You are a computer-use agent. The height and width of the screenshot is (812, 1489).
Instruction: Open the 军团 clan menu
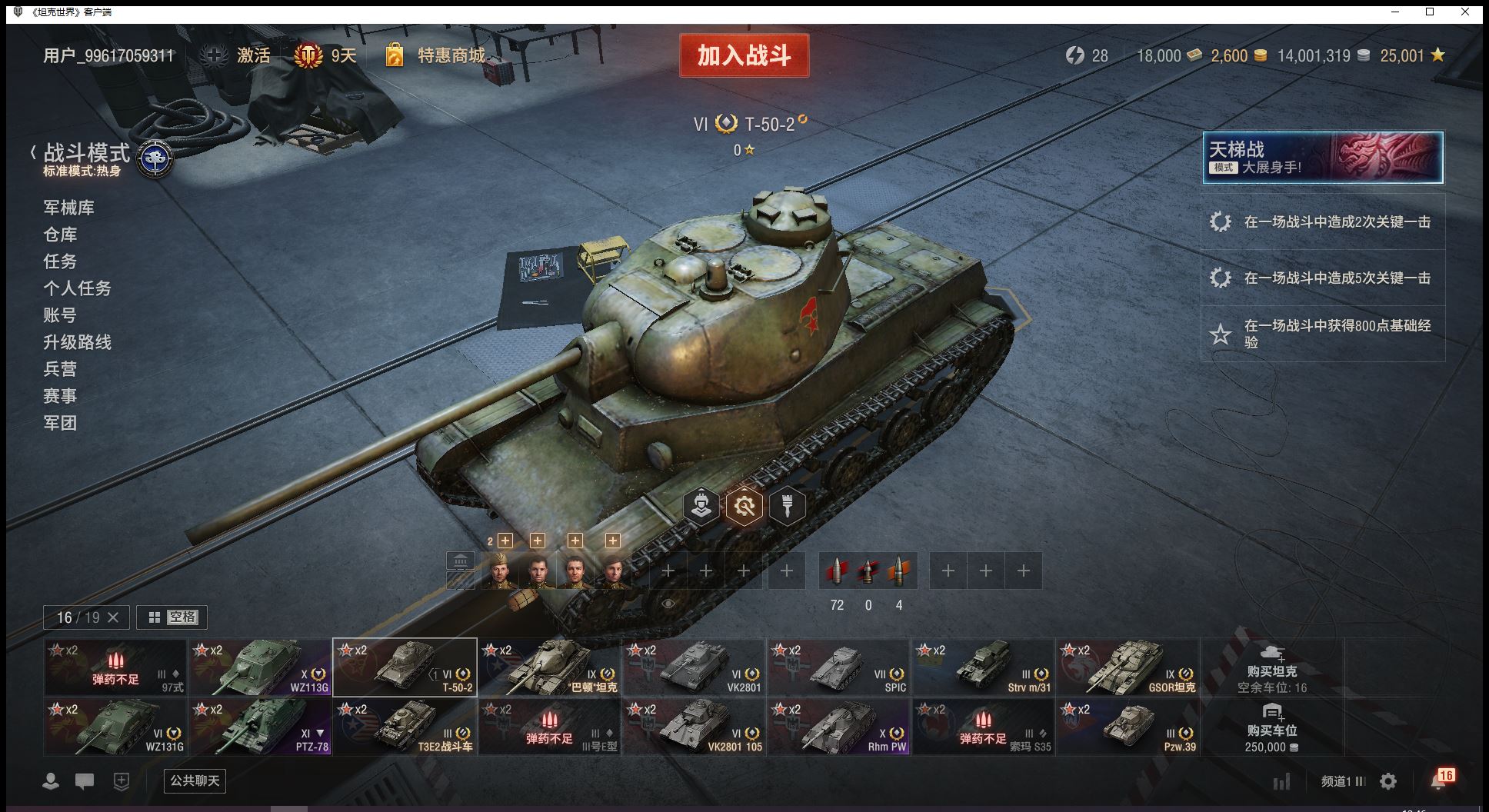pos(60,423)
